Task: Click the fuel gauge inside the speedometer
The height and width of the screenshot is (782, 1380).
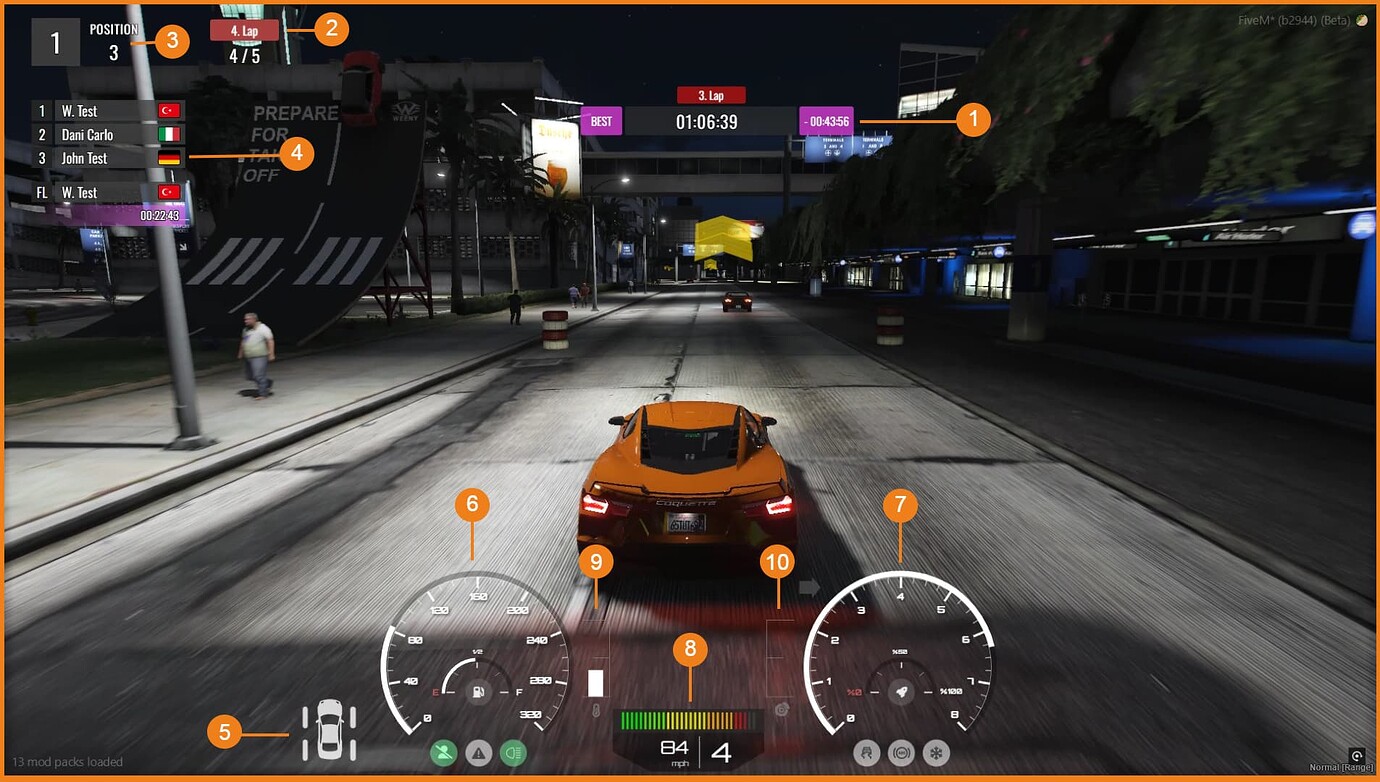Action: 478,690
